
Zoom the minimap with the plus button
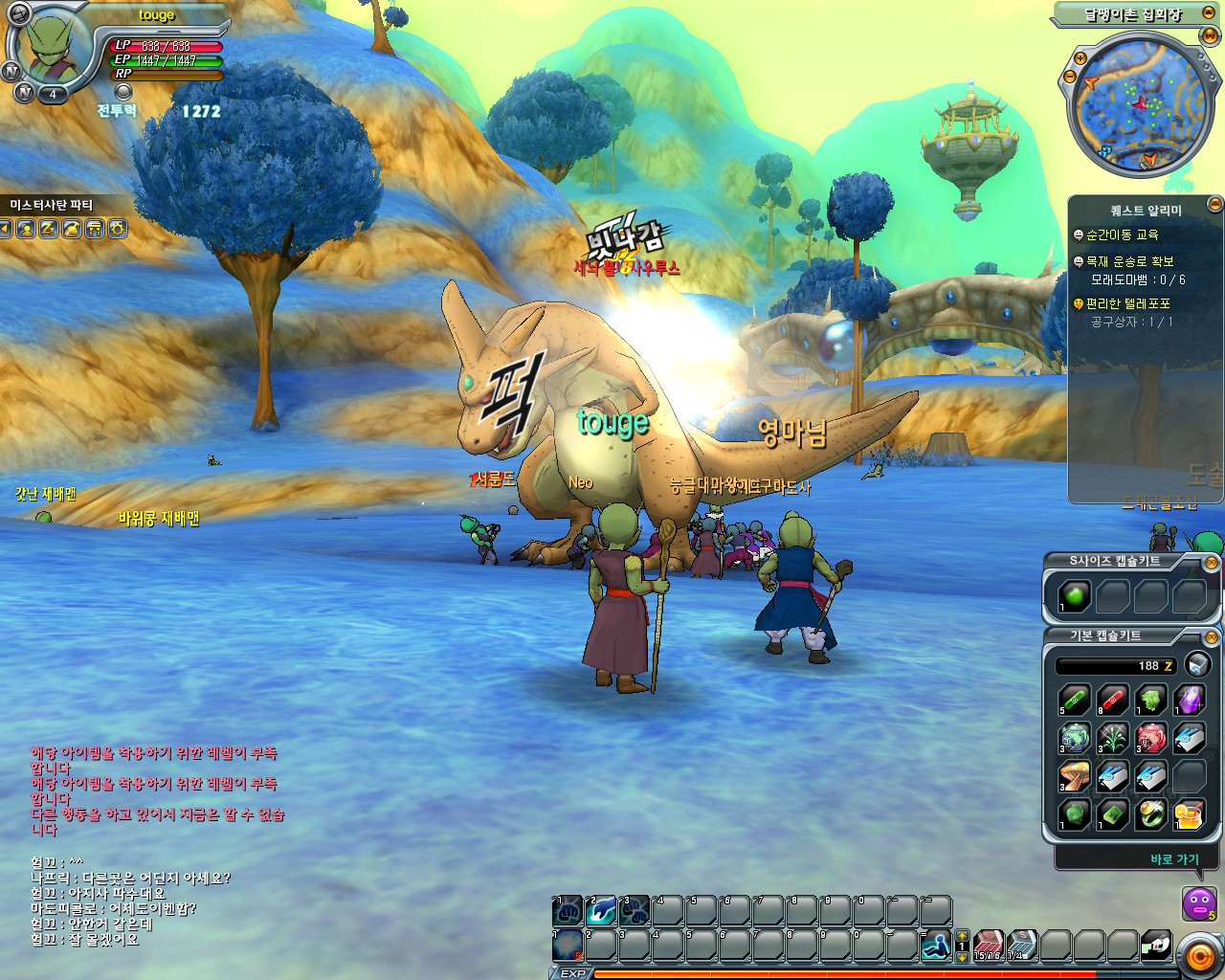(x=1079, y=59)
